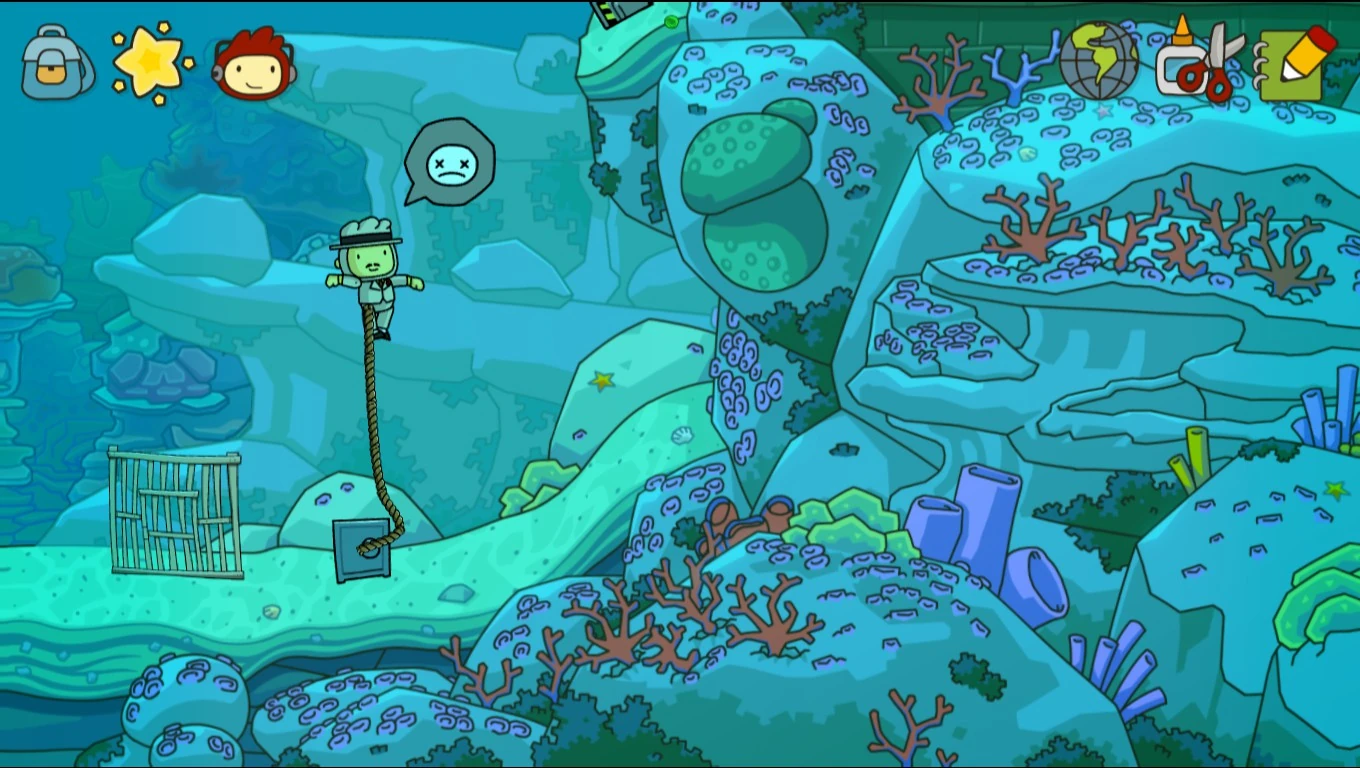The height and width of the screenshot is (768, 1360).
Task: Click the drowning man's speech bubble
Action: [x=449, y=162]
